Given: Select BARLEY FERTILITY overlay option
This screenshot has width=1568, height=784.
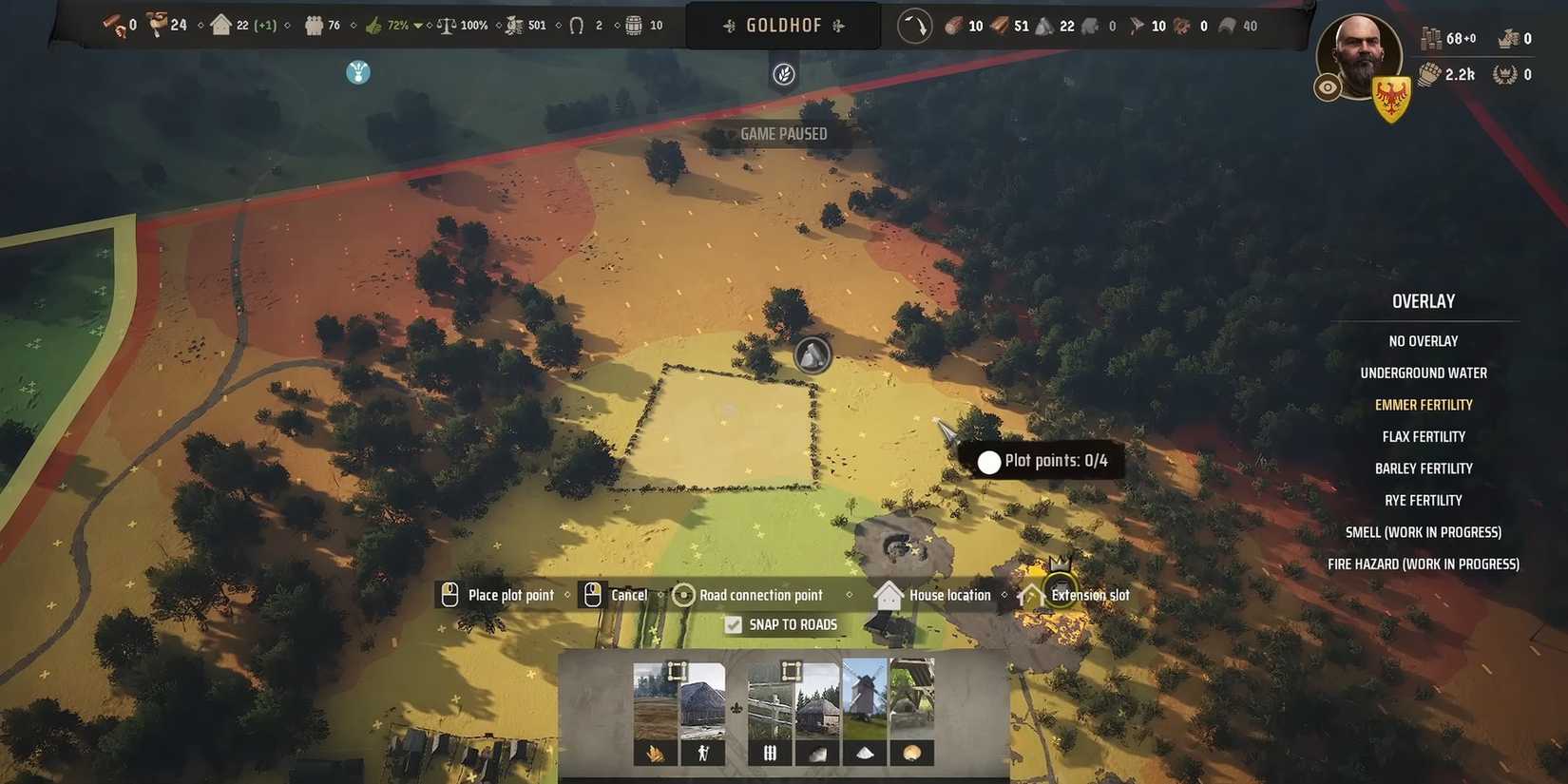Looking at the screenshot, I should [1424, 468].
